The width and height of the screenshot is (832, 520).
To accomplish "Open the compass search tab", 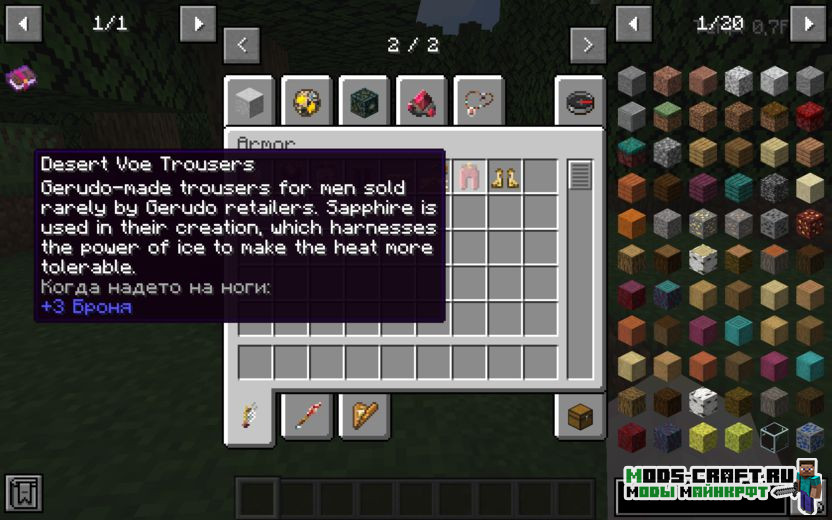I will tap(580, 101).
